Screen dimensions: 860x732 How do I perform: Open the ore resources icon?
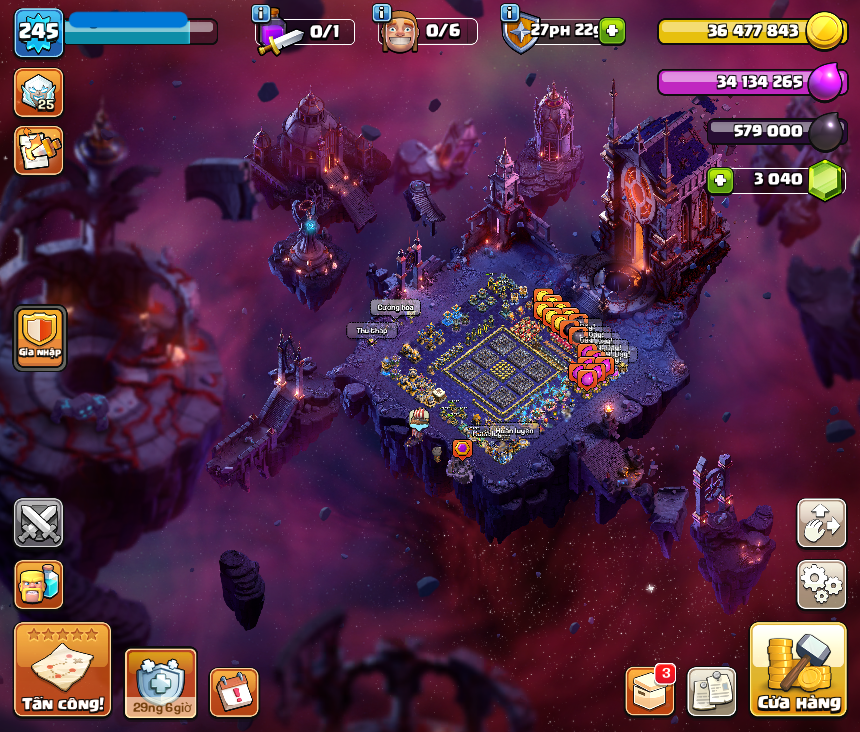click(x=38, y=92)
